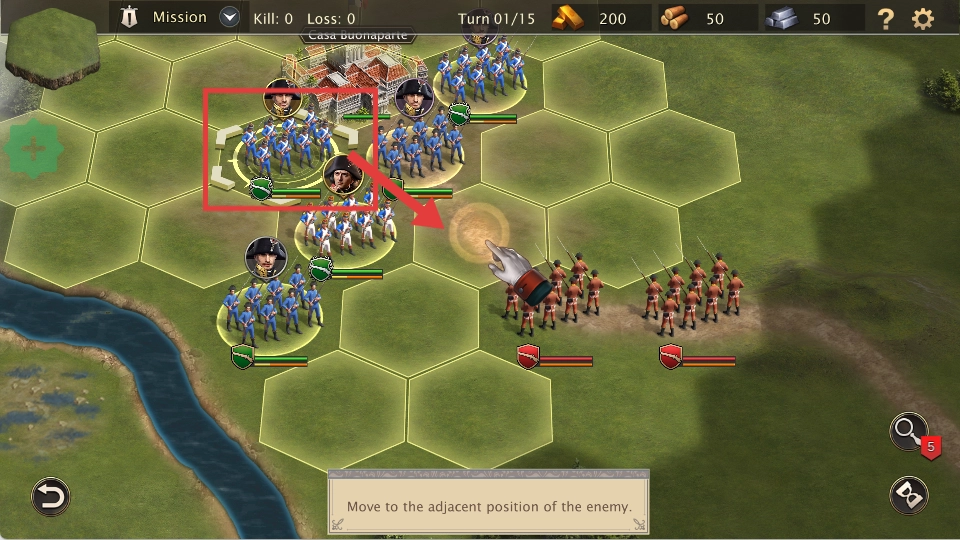The height and width of the screenshot is (540, 960).
Task: Expand the Mission dropdown arrow
Action: pyautogui.click(x=231, y=17)
